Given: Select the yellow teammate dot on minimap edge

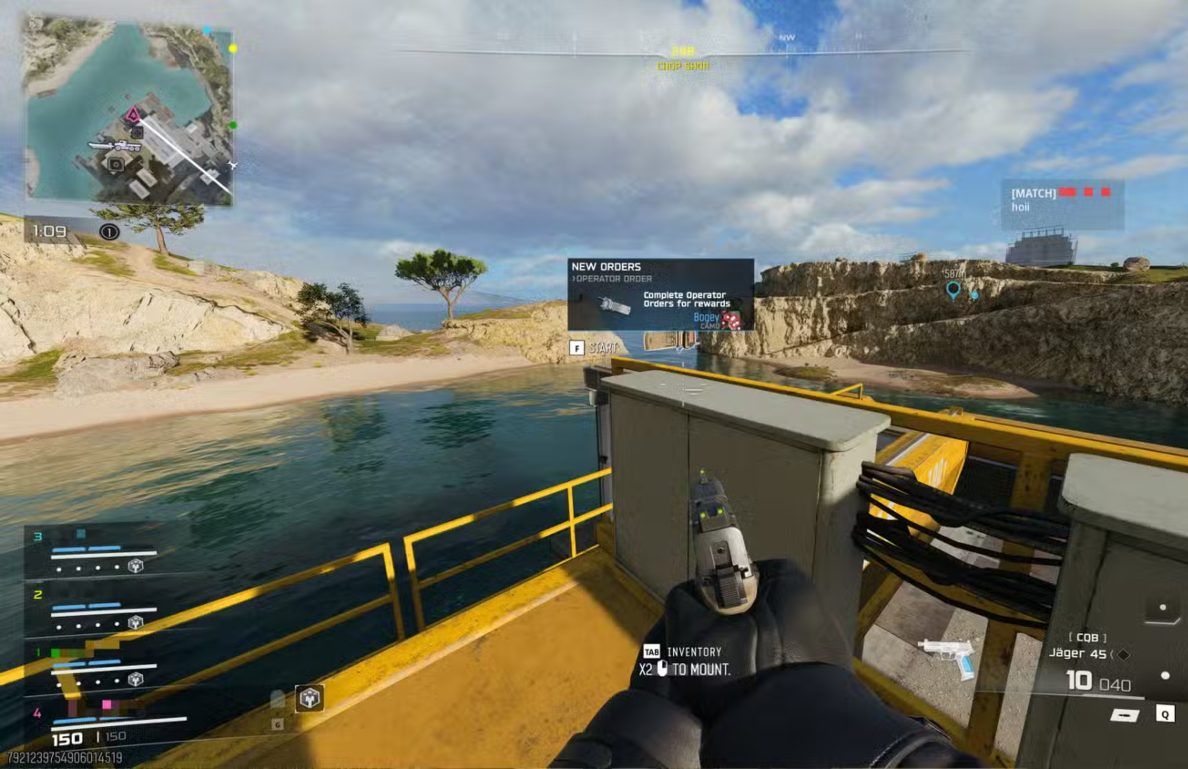Looking at the screenshot, I should point(233,48).
